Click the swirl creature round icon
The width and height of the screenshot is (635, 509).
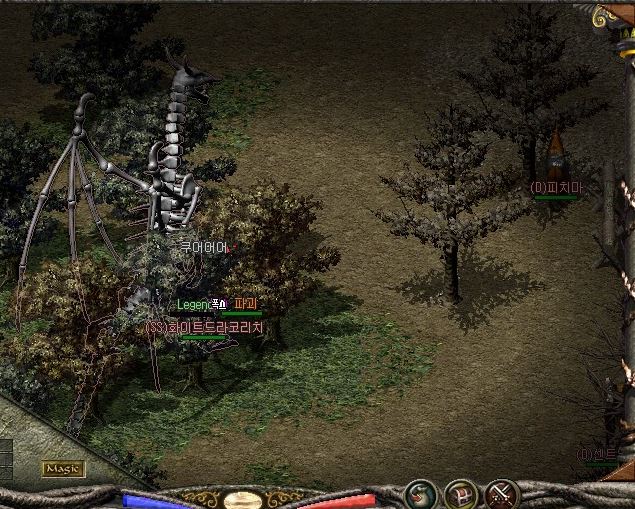pyautogui.click(x=419, y=494)
